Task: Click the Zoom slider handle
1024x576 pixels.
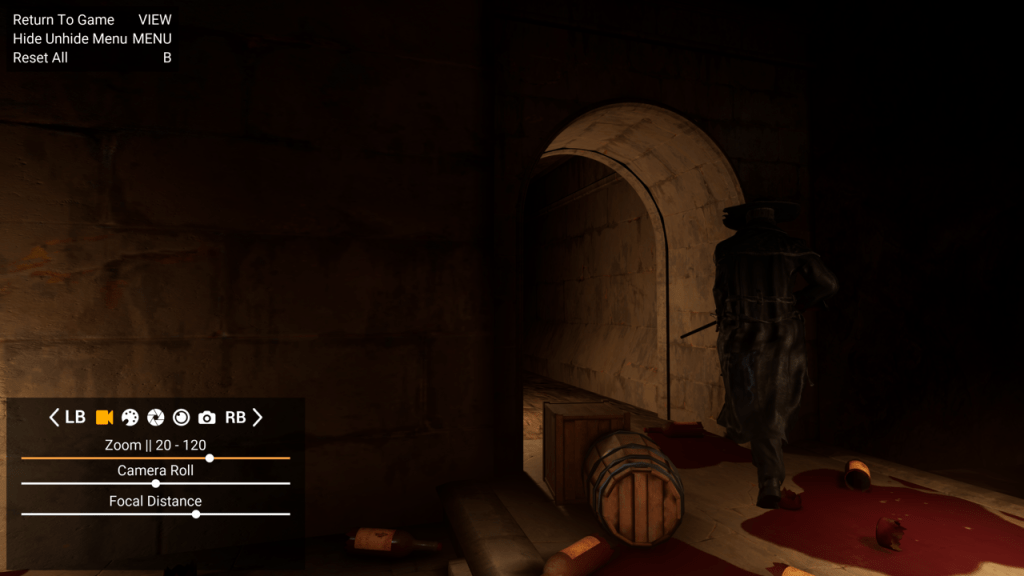Action: pos(210,458)
